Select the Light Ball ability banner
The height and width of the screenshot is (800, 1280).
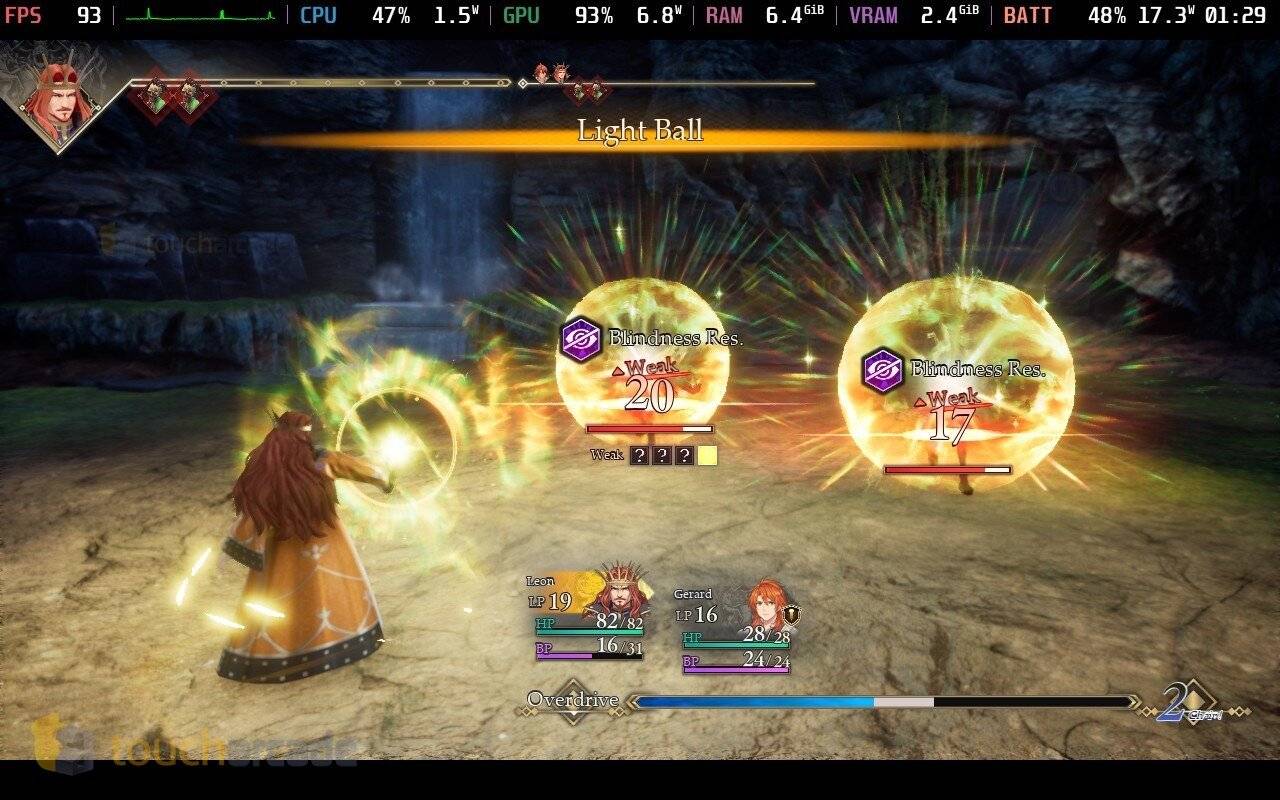tap(640, 130)
